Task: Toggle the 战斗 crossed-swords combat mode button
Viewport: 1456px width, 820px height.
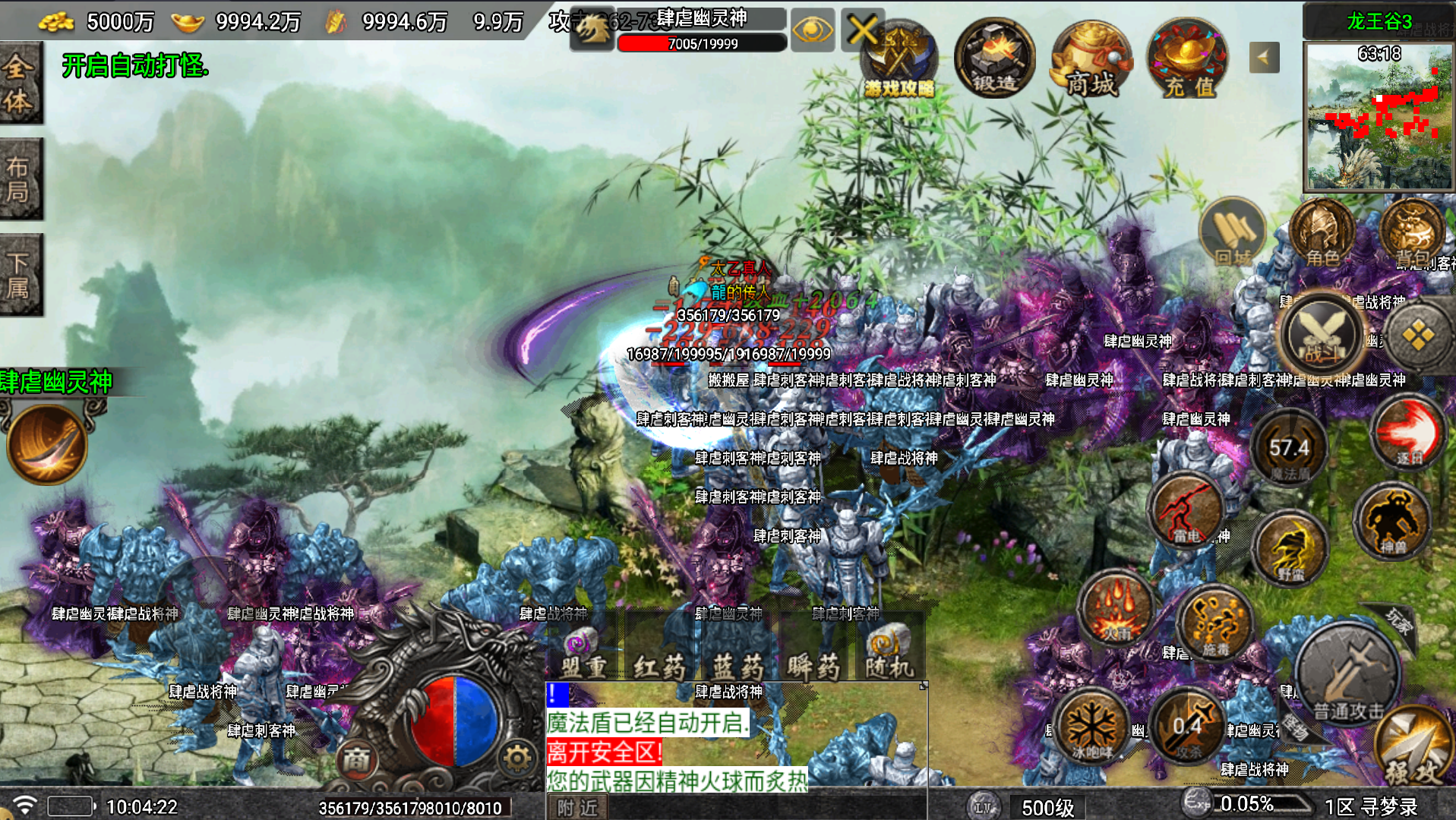Action: tap(1322, 336)
